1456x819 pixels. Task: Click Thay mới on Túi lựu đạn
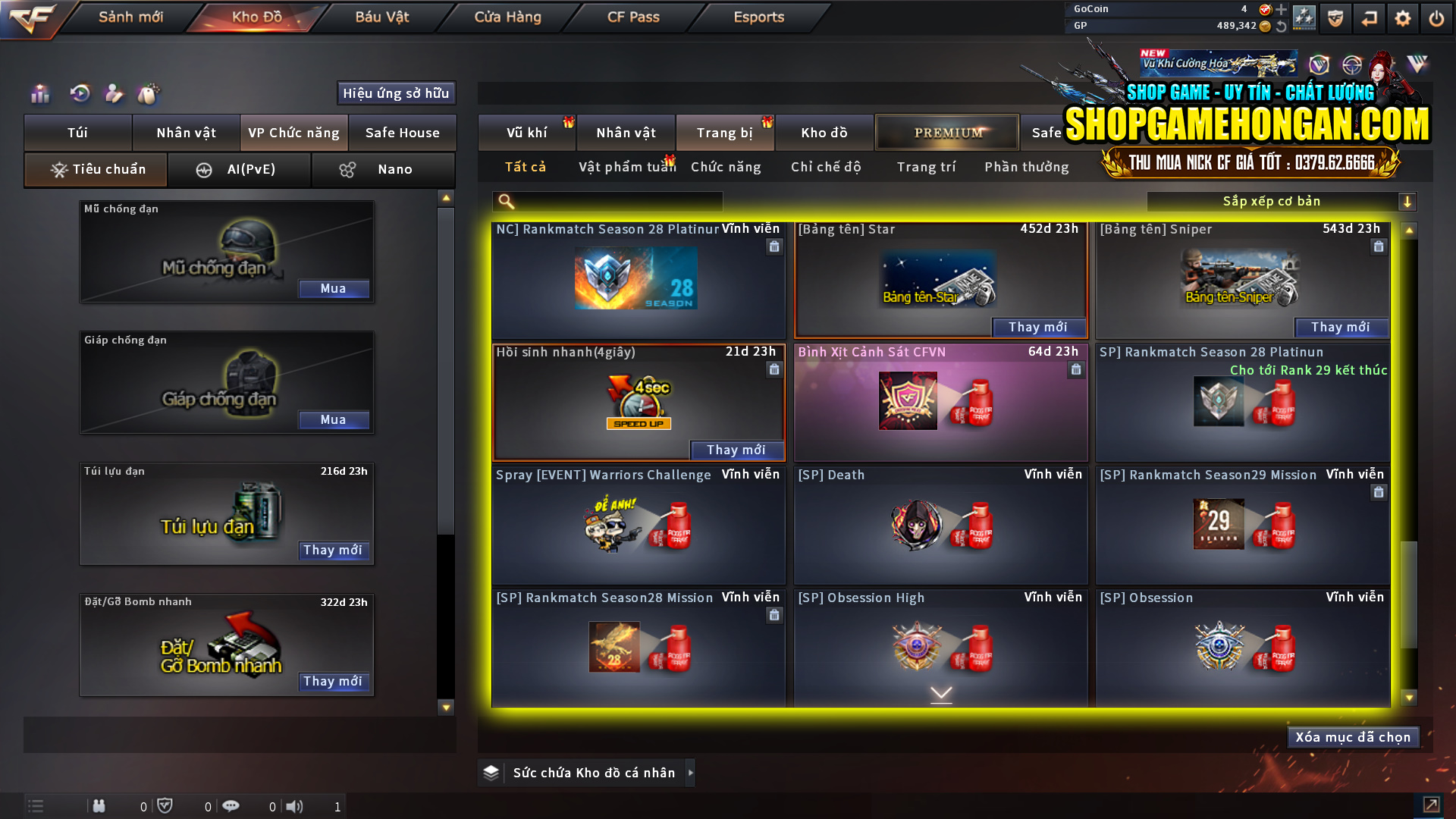click(x=334, y=551)
